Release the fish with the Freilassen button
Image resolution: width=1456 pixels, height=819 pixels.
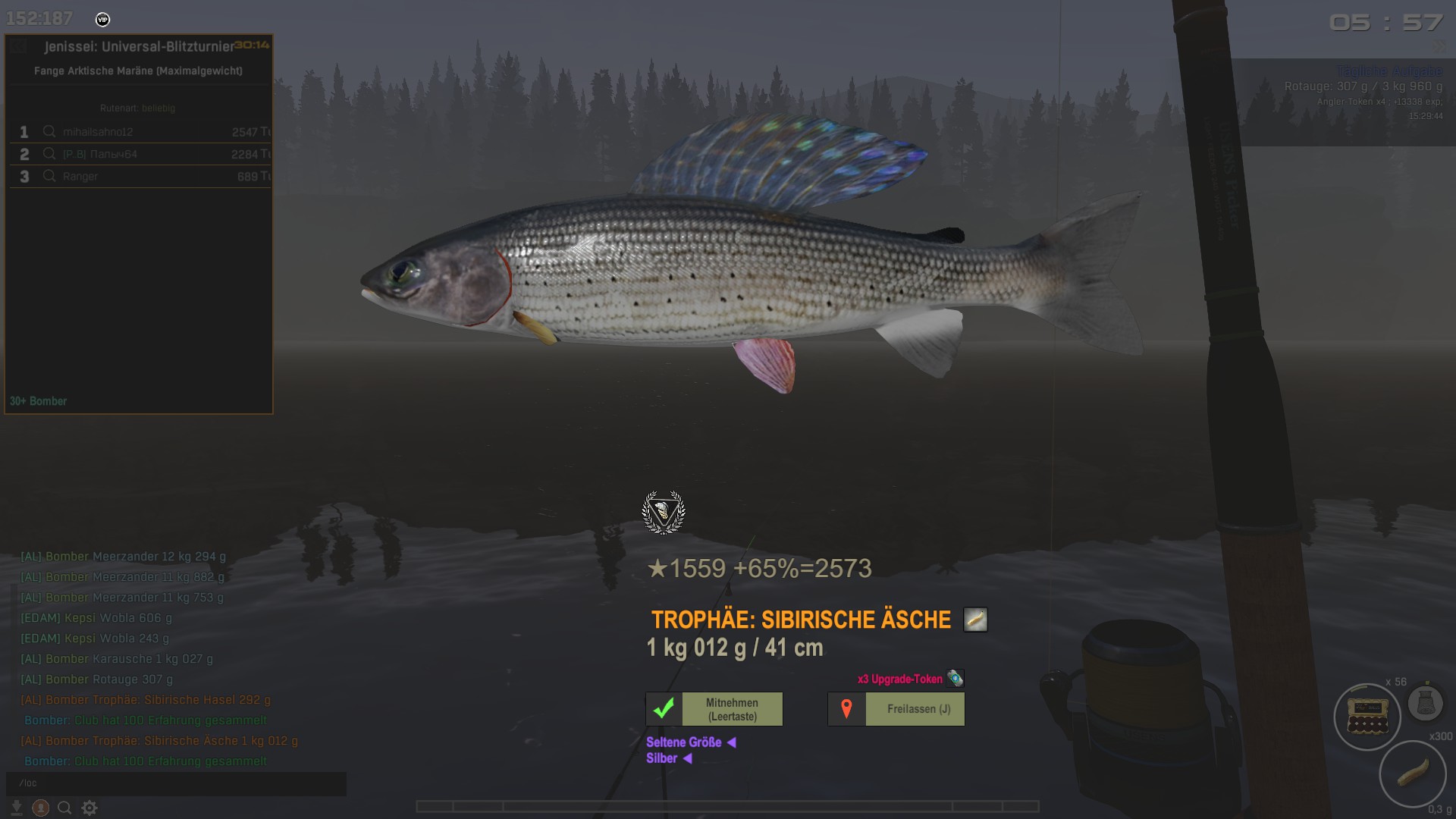pos(896,709)
